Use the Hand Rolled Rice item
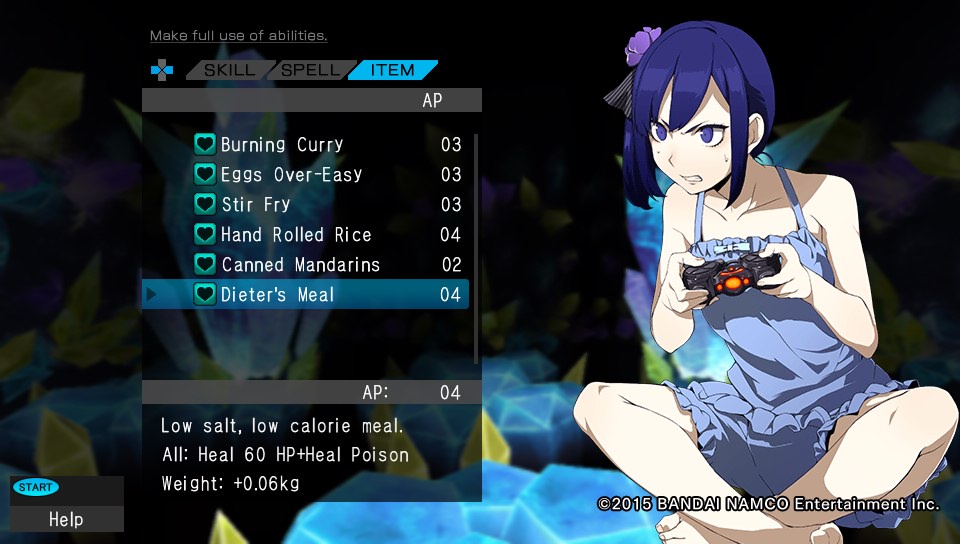 296,235
